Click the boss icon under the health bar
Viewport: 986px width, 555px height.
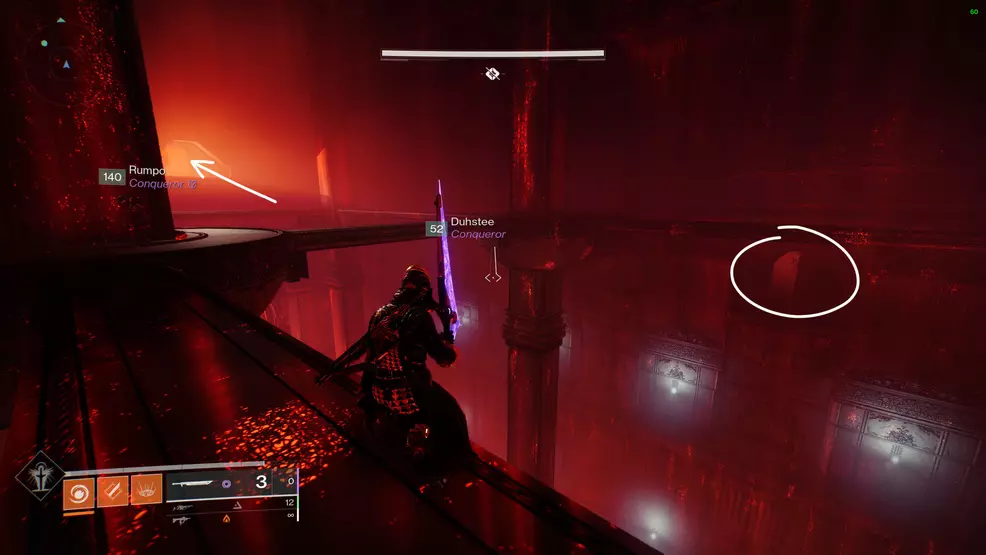(492, 73)
